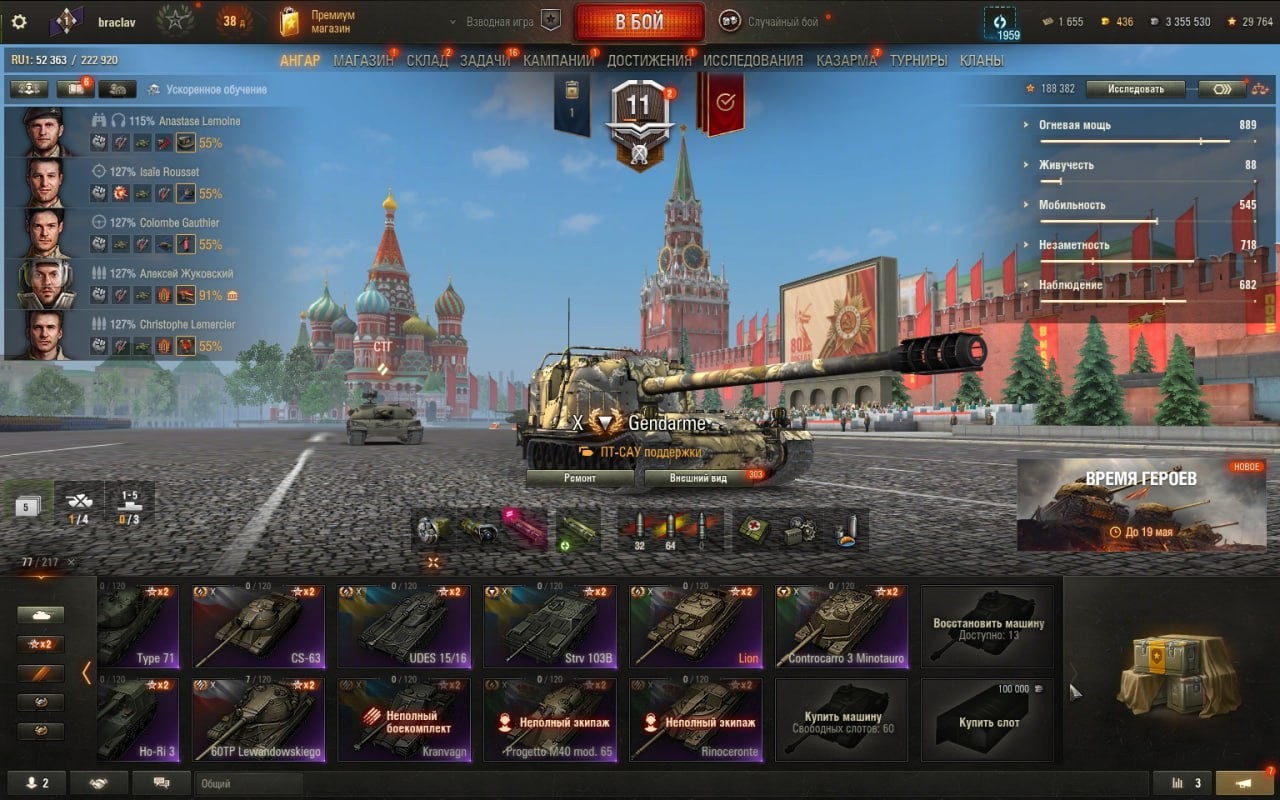
Task: Switch to the МАГАЗИН tab
Action: [x=363, y=60]
